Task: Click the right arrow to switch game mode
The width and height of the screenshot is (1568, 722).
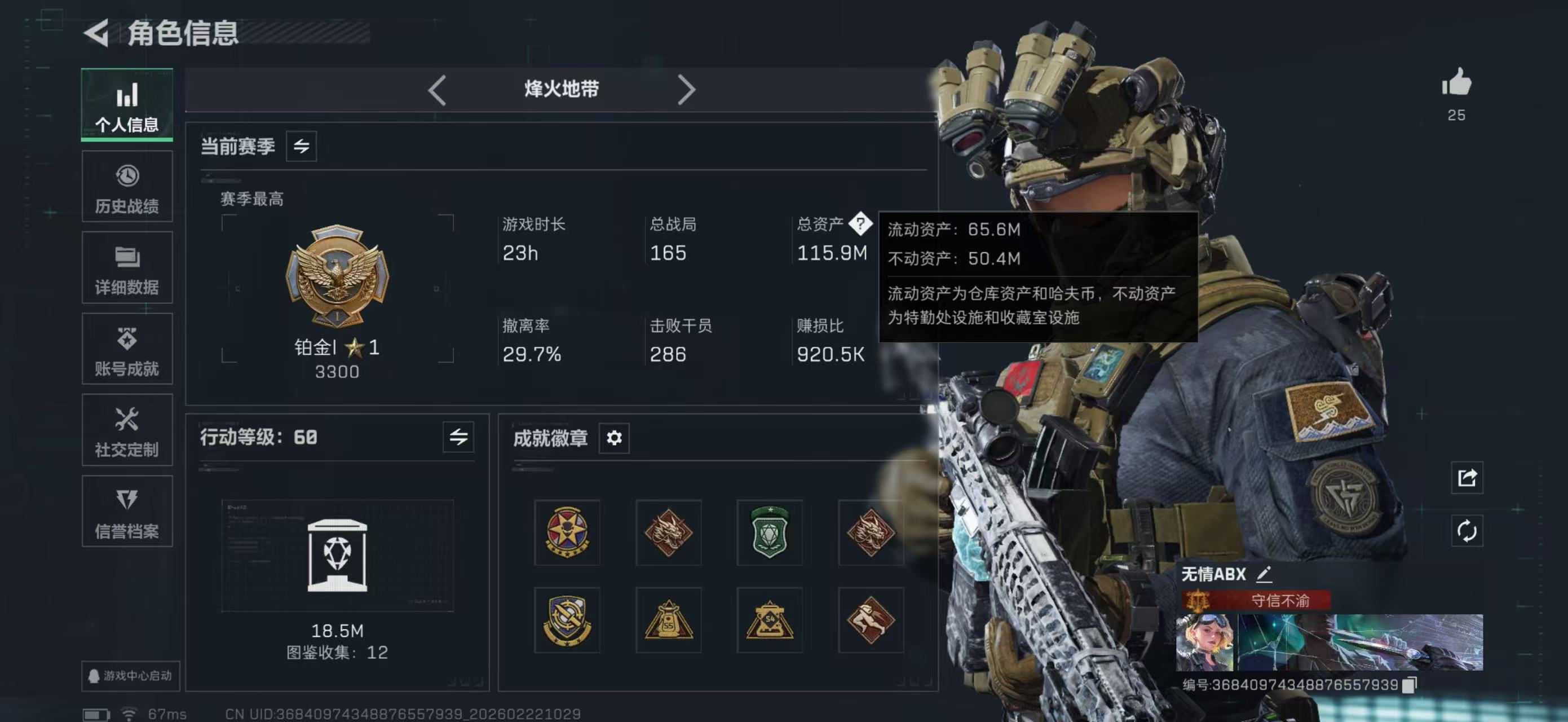Action: coord(688,89)
